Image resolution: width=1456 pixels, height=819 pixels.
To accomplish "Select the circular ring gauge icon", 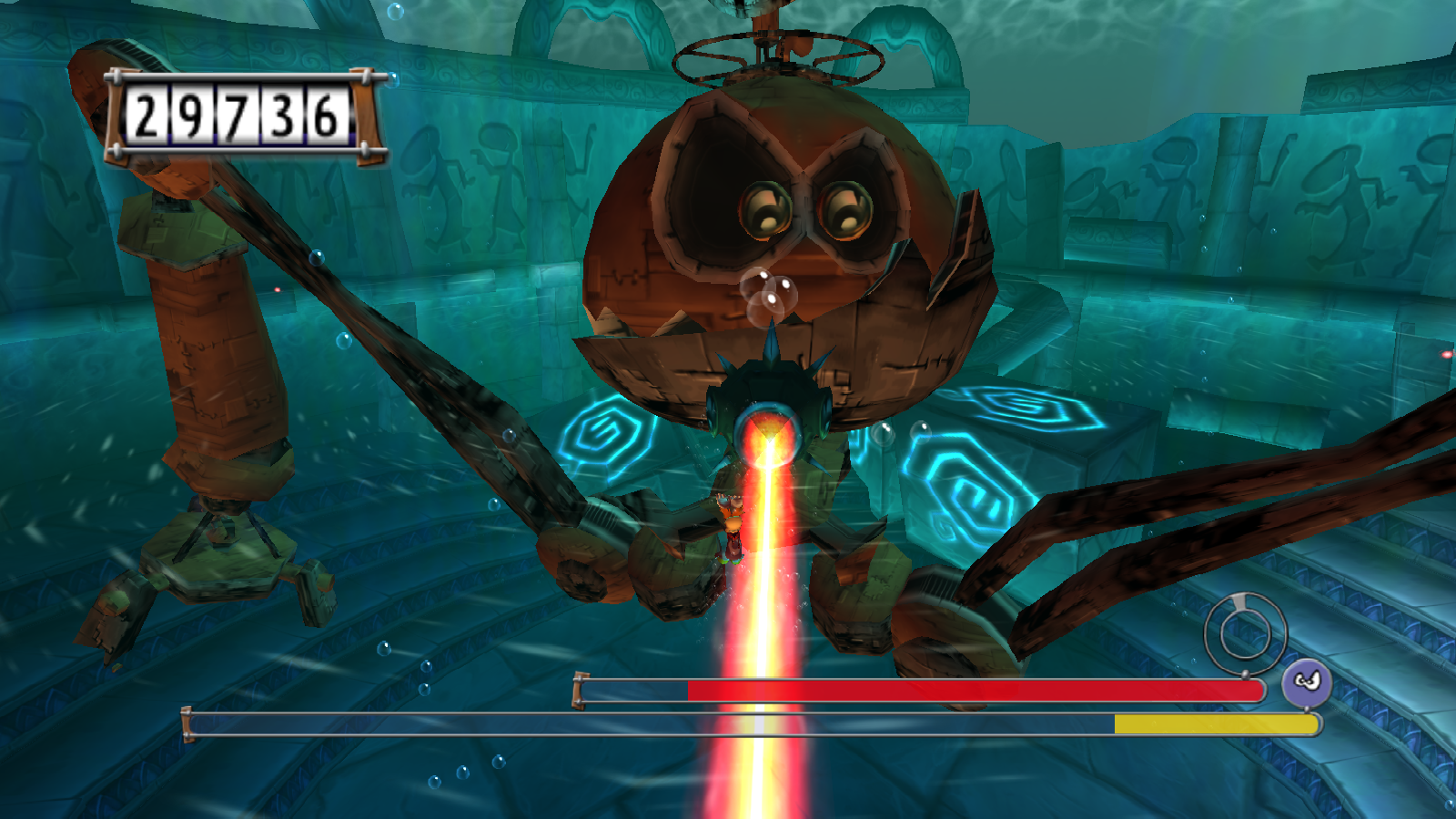I will 1245,632.
